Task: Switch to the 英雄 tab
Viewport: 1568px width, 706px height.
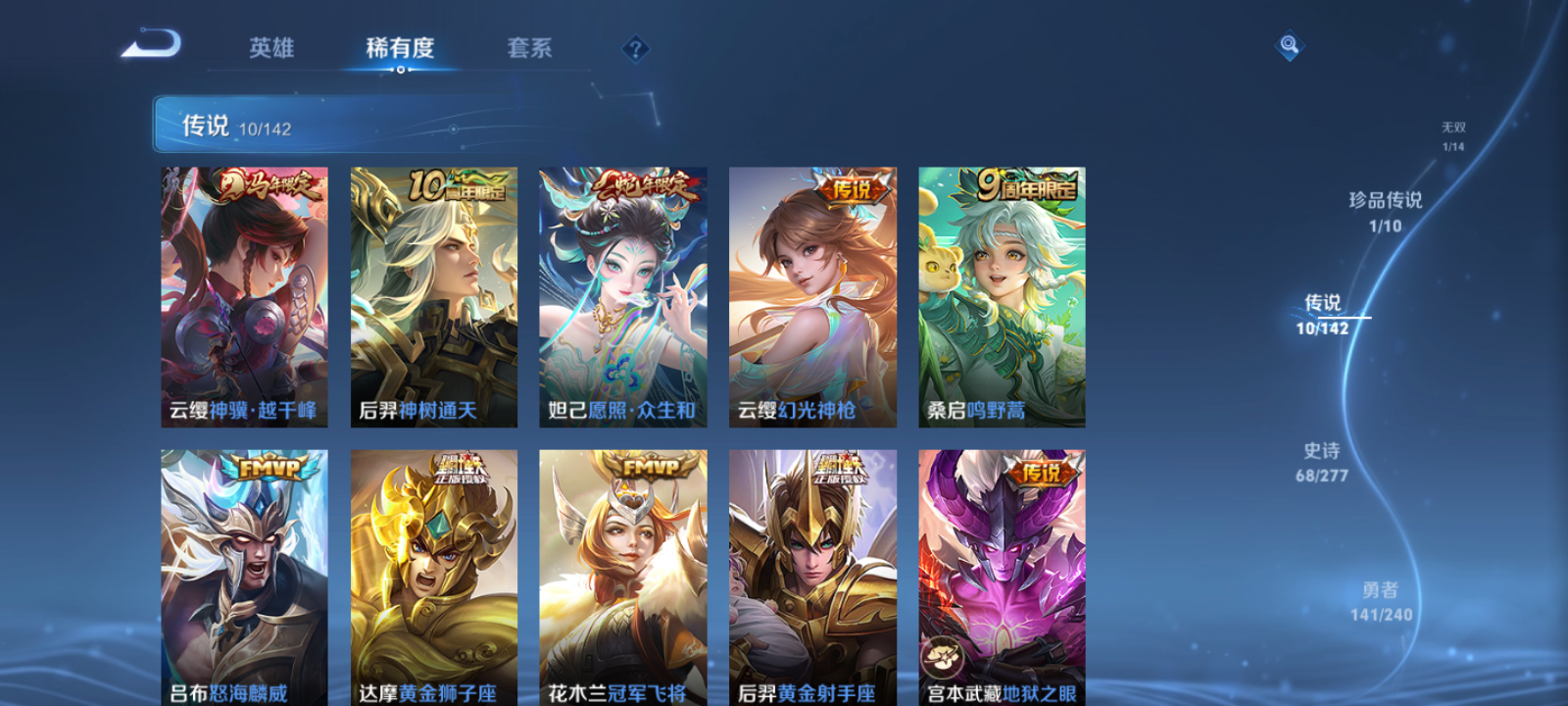Action: 271,48
